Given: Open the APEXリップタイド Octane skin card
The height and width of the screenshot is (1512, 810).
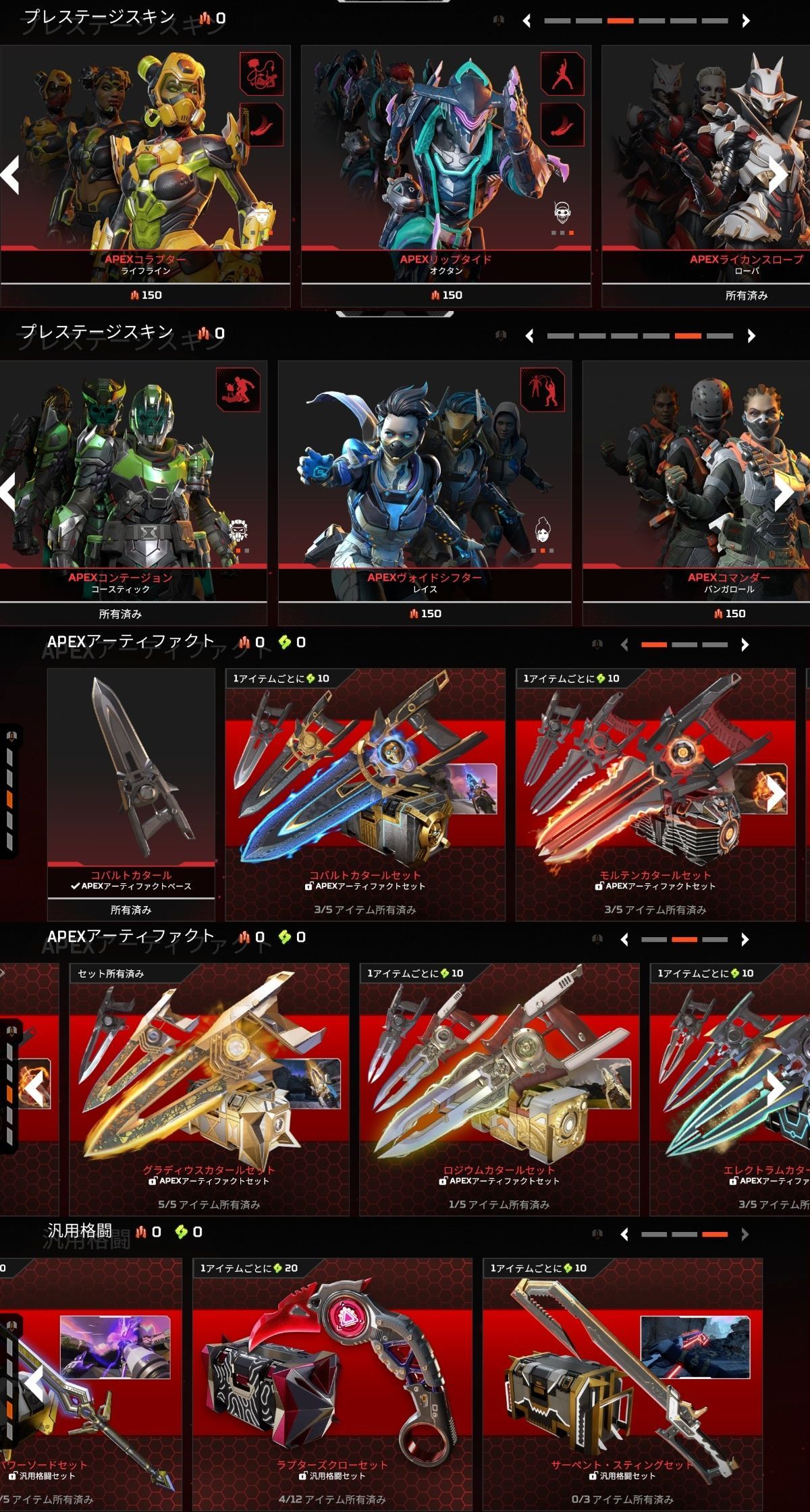Looking at the screenshot, I should 446,169.
